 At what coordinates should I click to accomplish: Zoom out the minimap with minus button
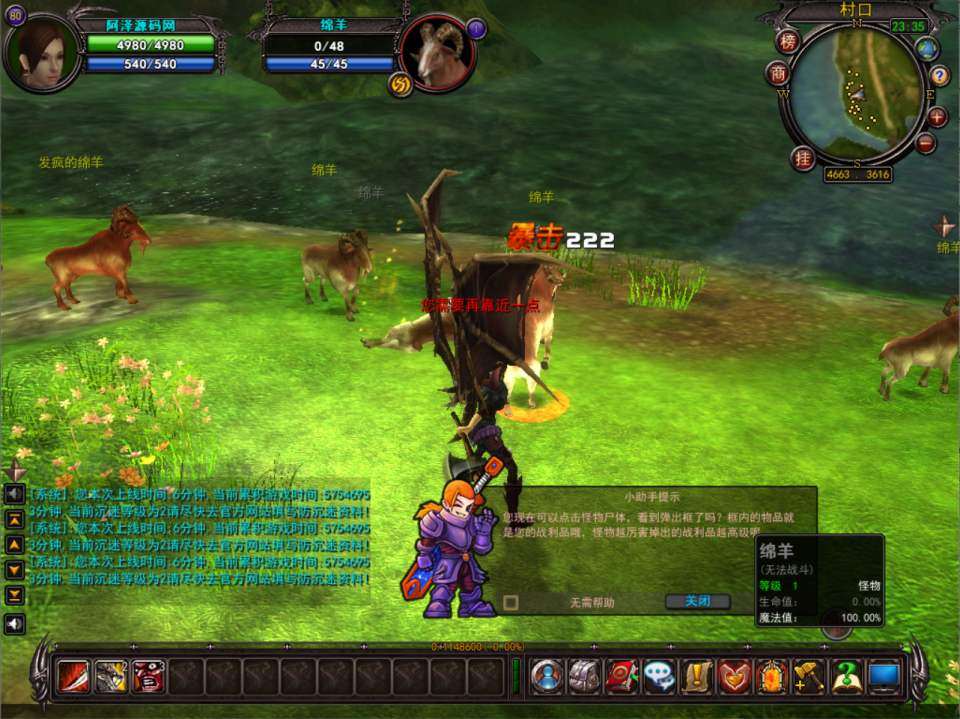point(926,143)
